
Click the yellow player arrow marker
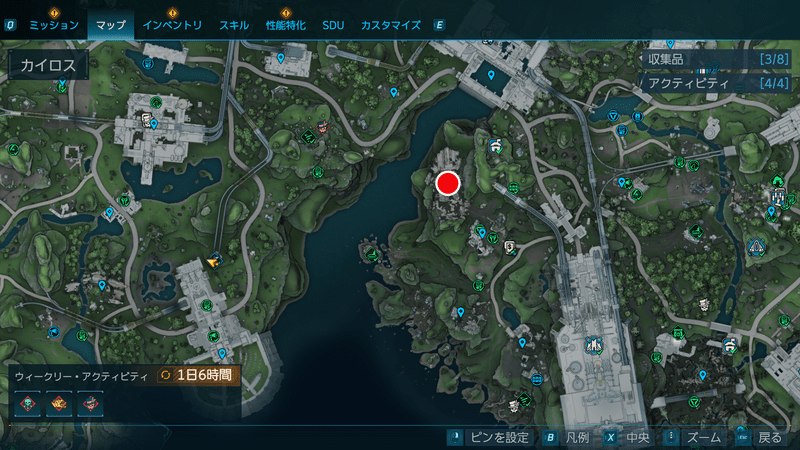(213, 262)
